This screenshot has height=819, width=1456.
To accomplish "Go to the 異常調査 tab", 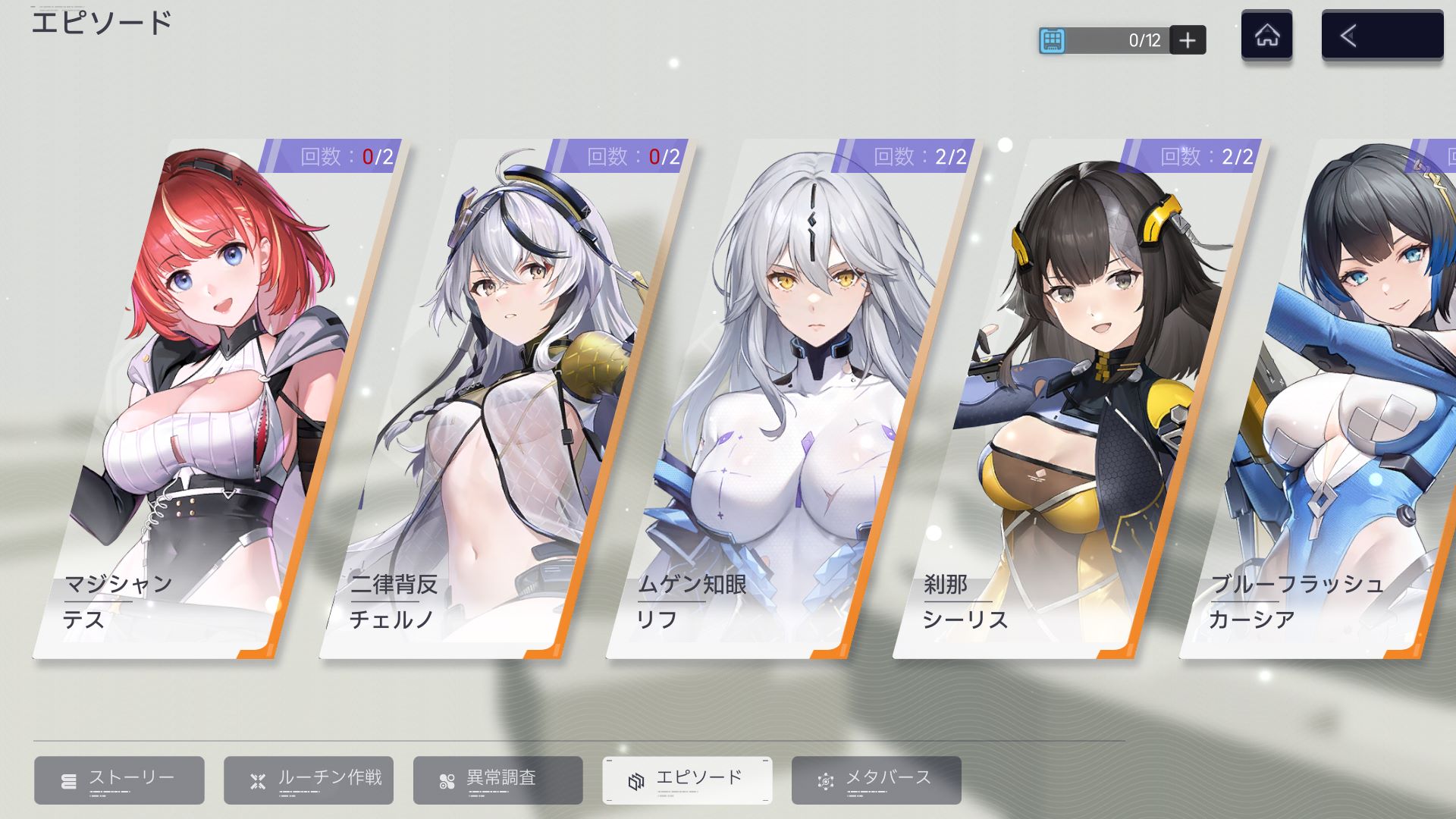I will coord(498,780).
